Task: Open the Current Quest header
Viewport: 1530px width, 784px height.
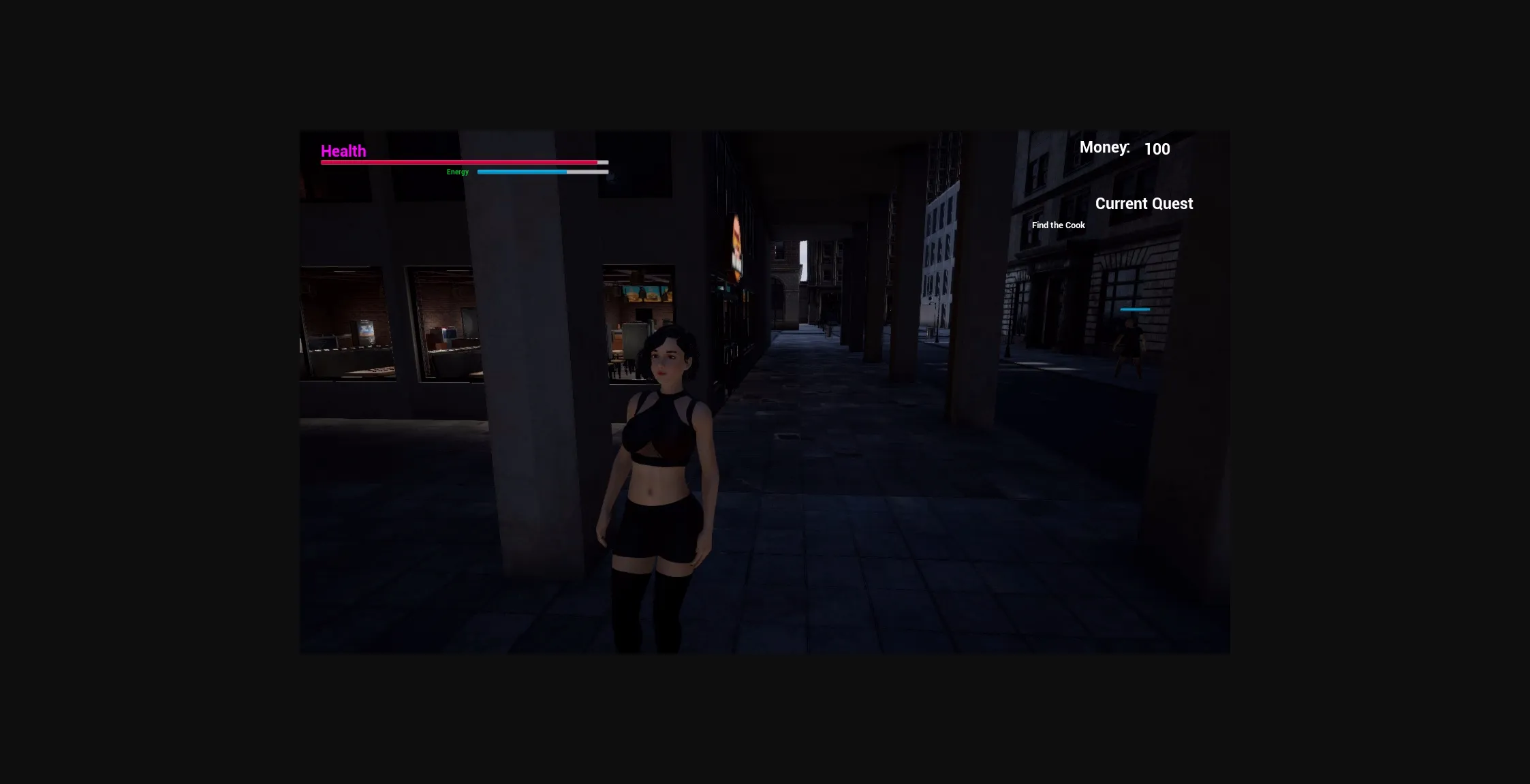Action: tap(1144, 203)
